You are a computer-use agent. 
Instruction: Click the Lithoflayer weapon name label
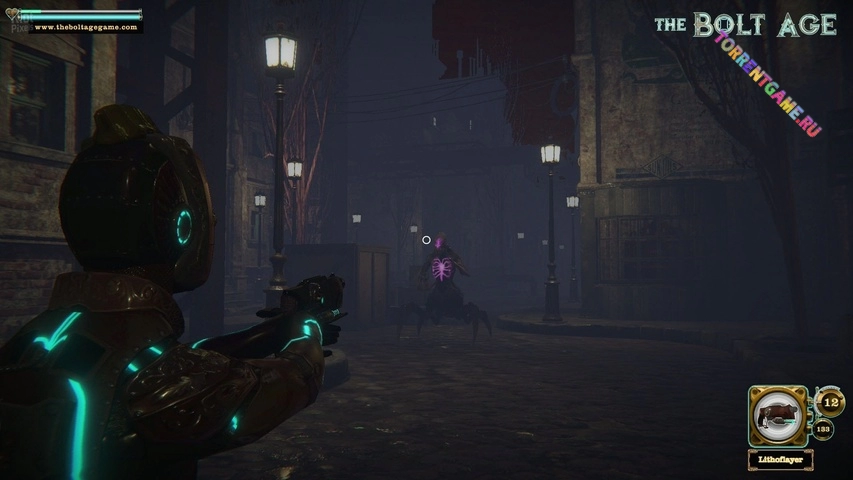click(779, 459)
